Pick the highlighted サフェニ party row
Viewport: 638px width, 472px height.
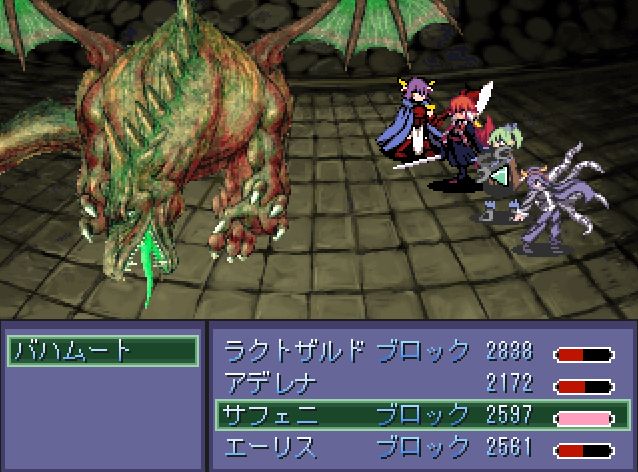coord(420,414)
